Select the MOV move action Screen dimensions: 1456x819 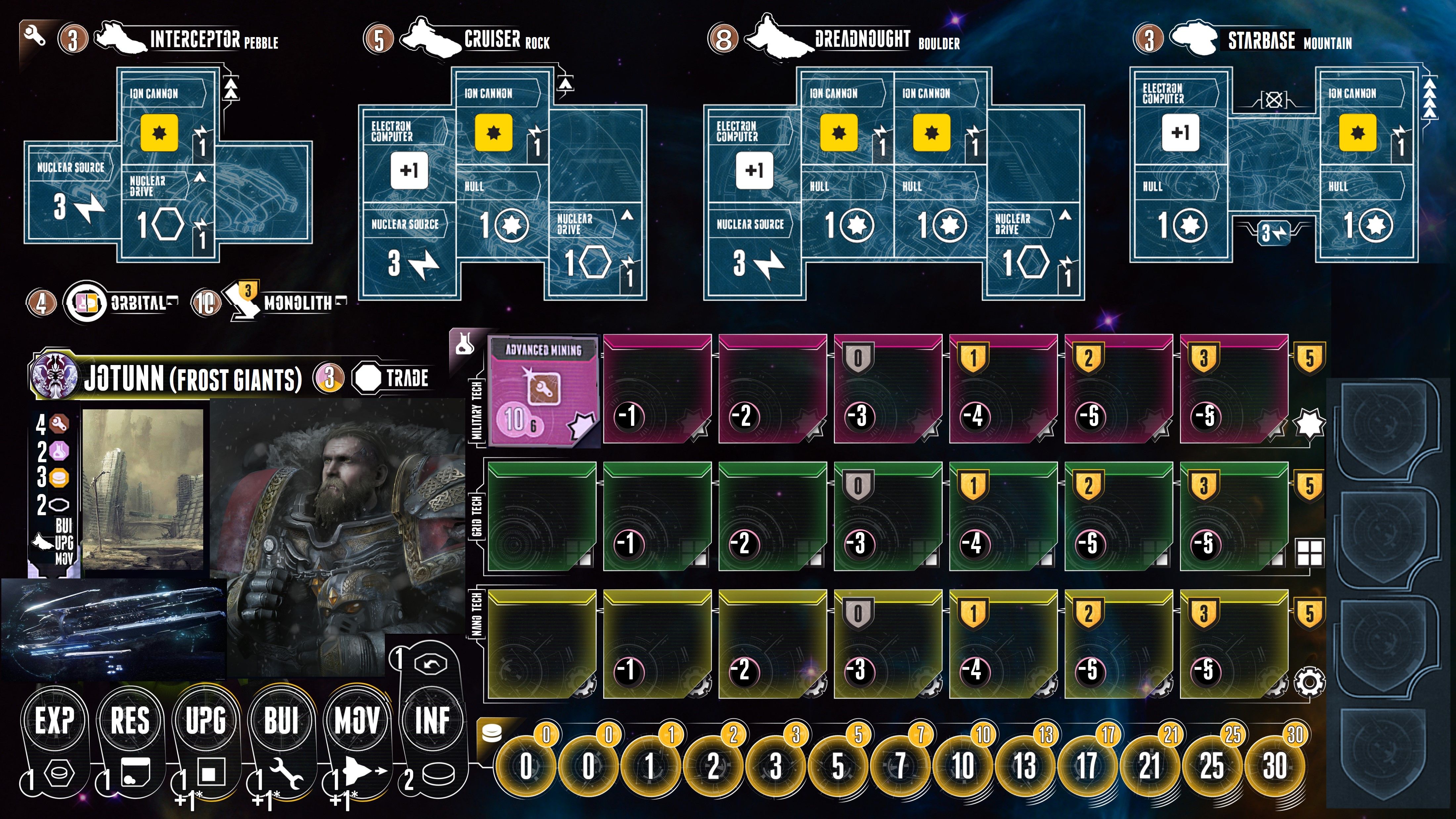357,721
